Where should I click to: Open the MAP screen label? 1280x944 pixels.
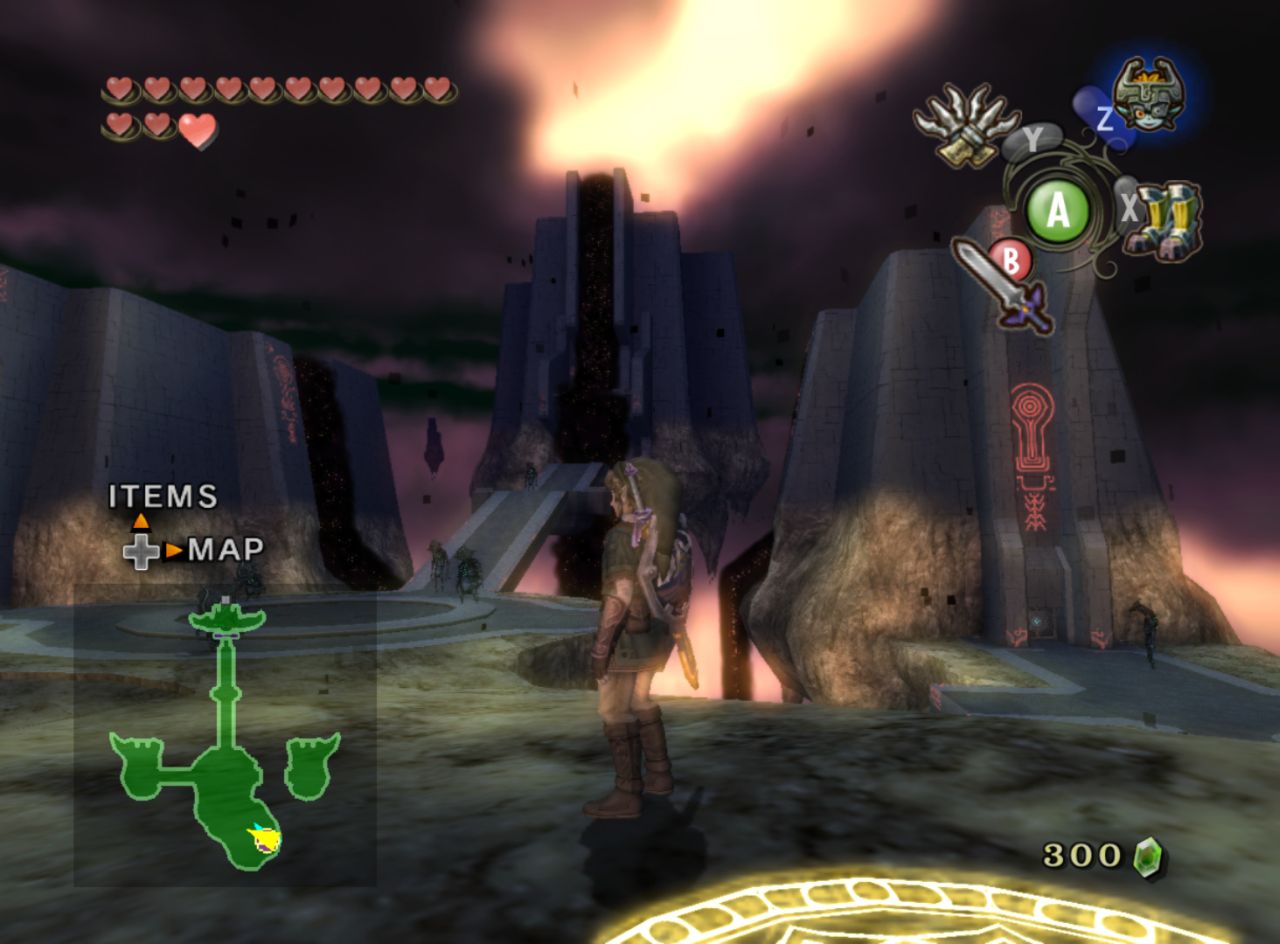click(226, 549)
